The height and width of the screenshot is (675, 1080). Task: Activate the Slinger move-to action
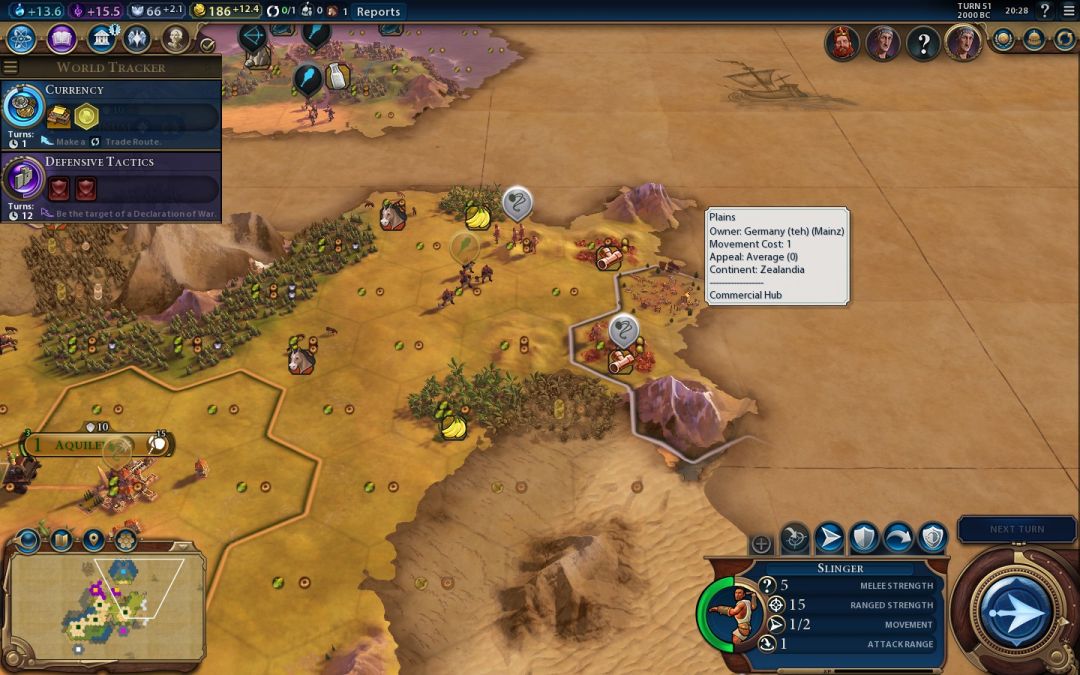click(x=829, y=538)
